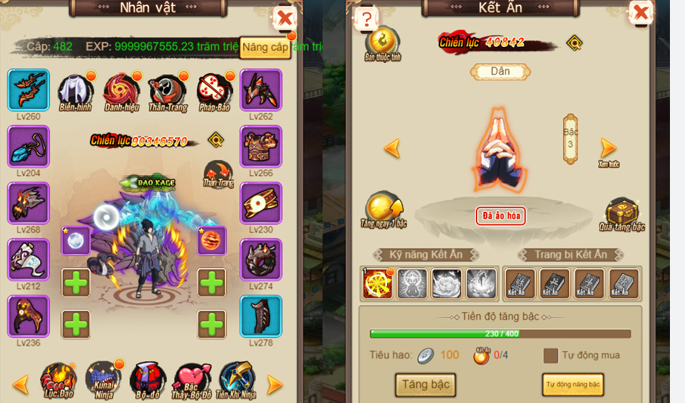Screen dimensions: 685x403
Task: Click the Tăng bậc button
Action: point(426,384)
